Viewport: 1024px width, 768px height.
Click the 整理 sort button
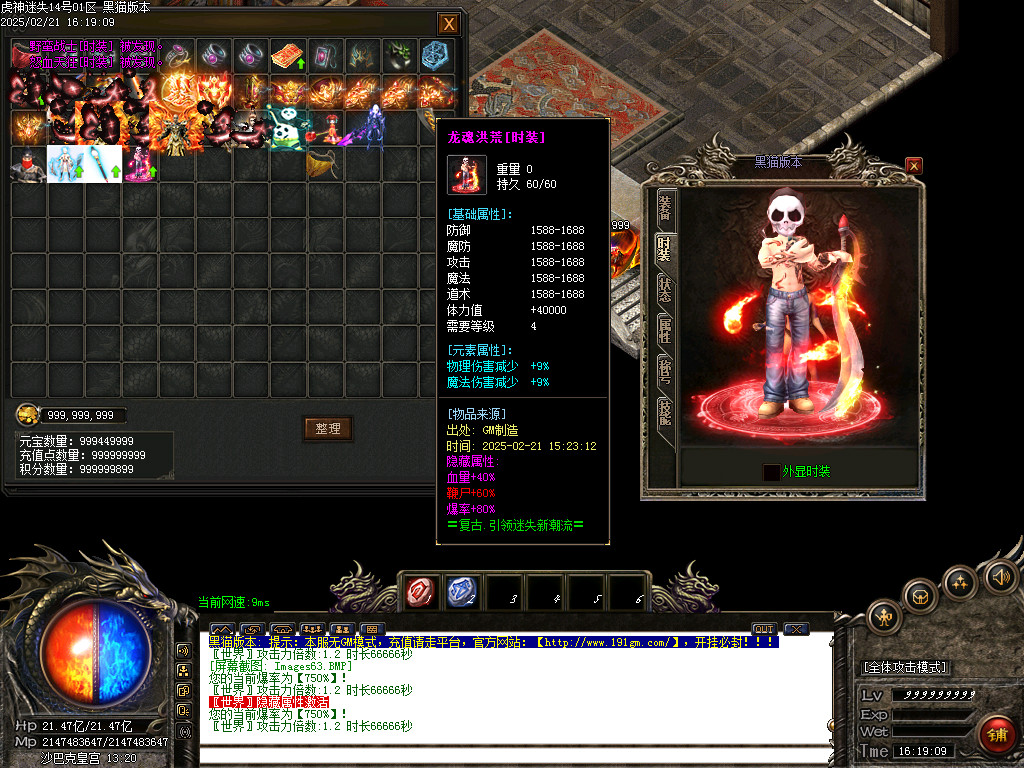point(328,428)
